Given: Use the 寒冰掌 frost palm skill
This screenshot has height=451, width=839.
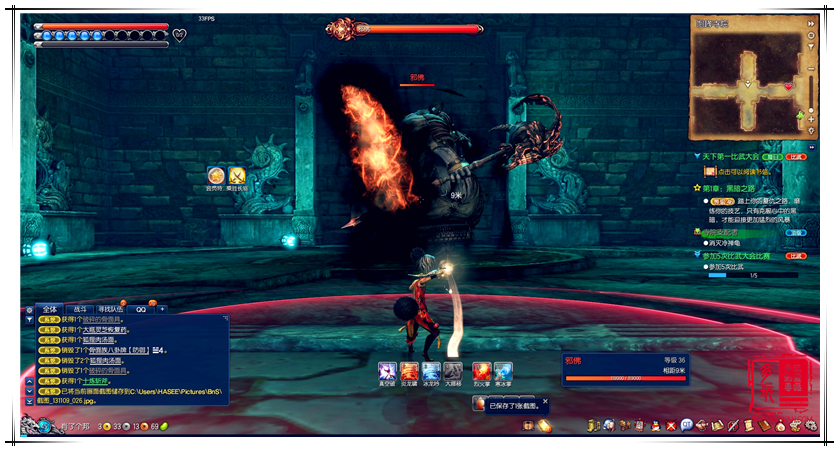Looking at the screenshot, I should 503,370.
